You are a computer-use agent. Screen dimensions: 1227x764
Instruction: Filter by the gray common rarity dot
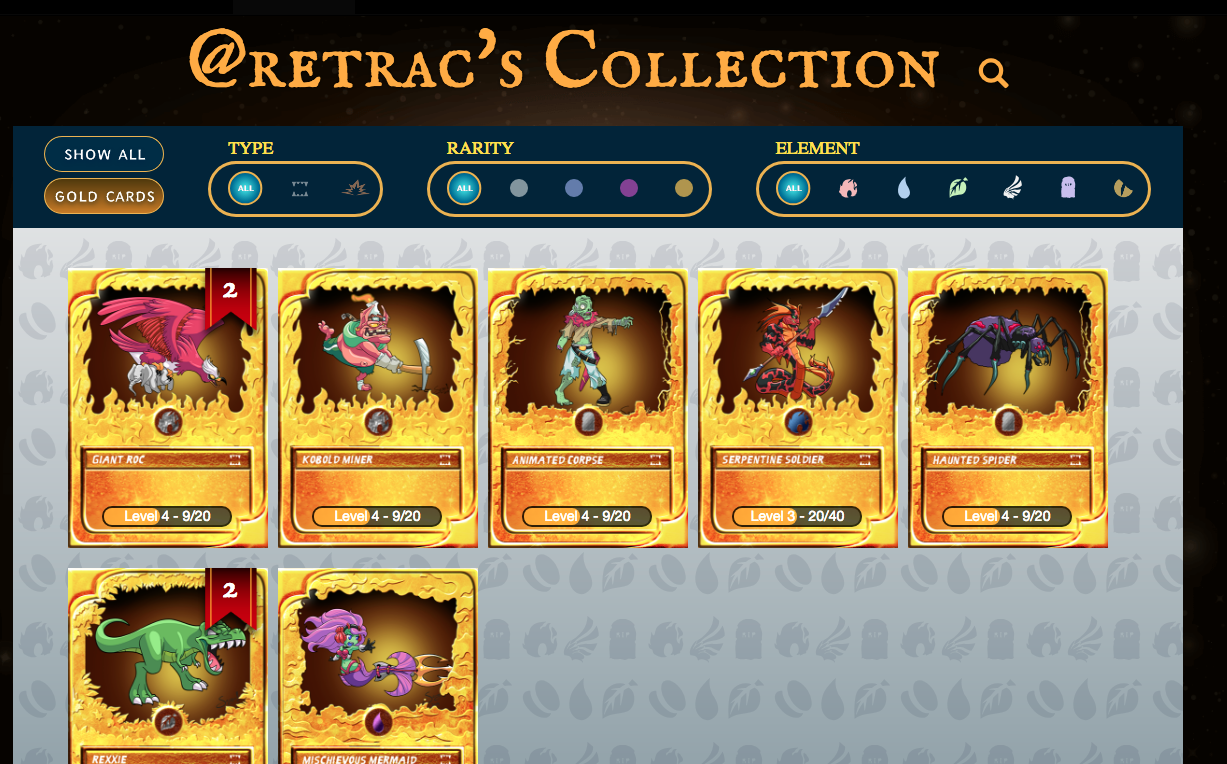tap(518, 188)
